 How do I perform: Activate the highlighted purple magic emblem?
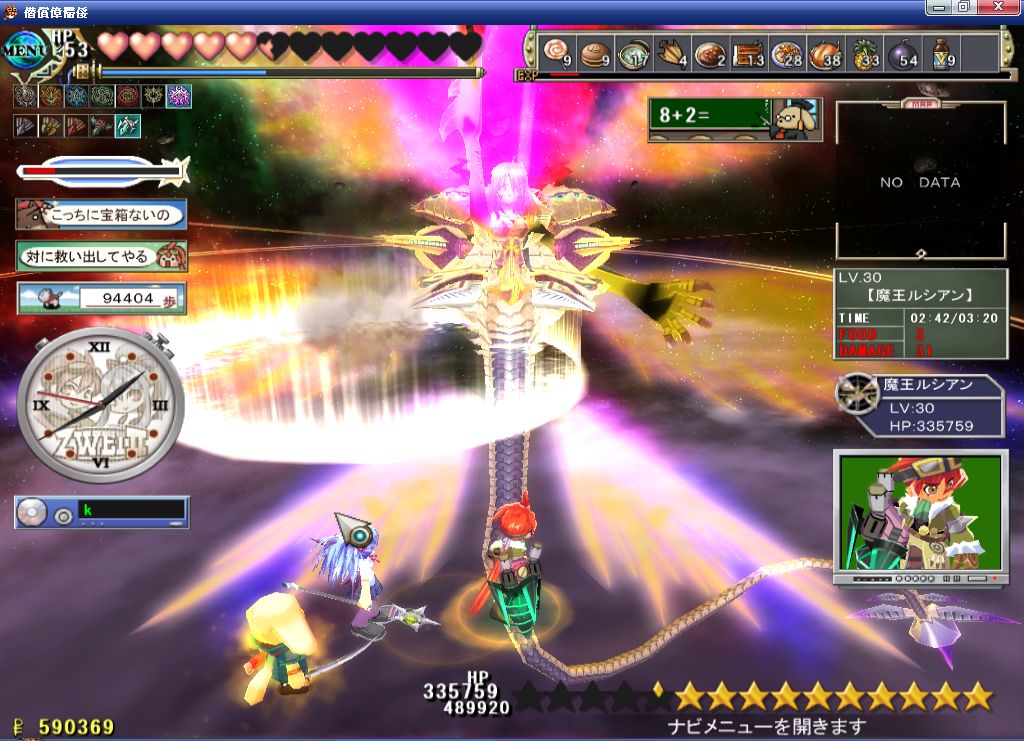[179, 96]
